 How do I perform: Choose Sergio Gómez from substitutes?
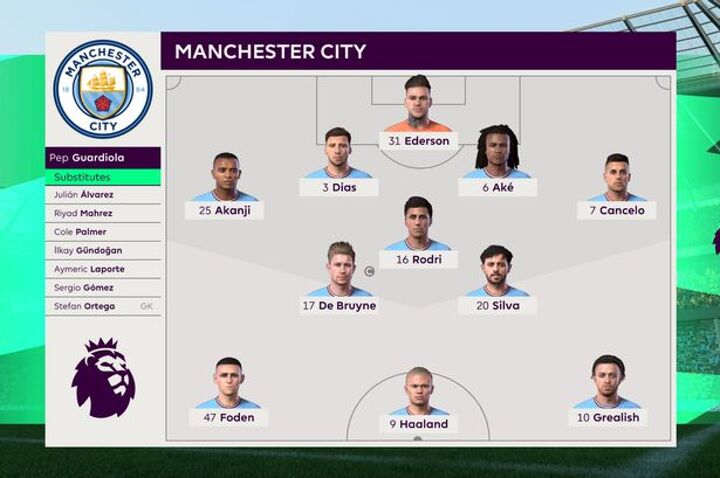click(x=103, y=287)
